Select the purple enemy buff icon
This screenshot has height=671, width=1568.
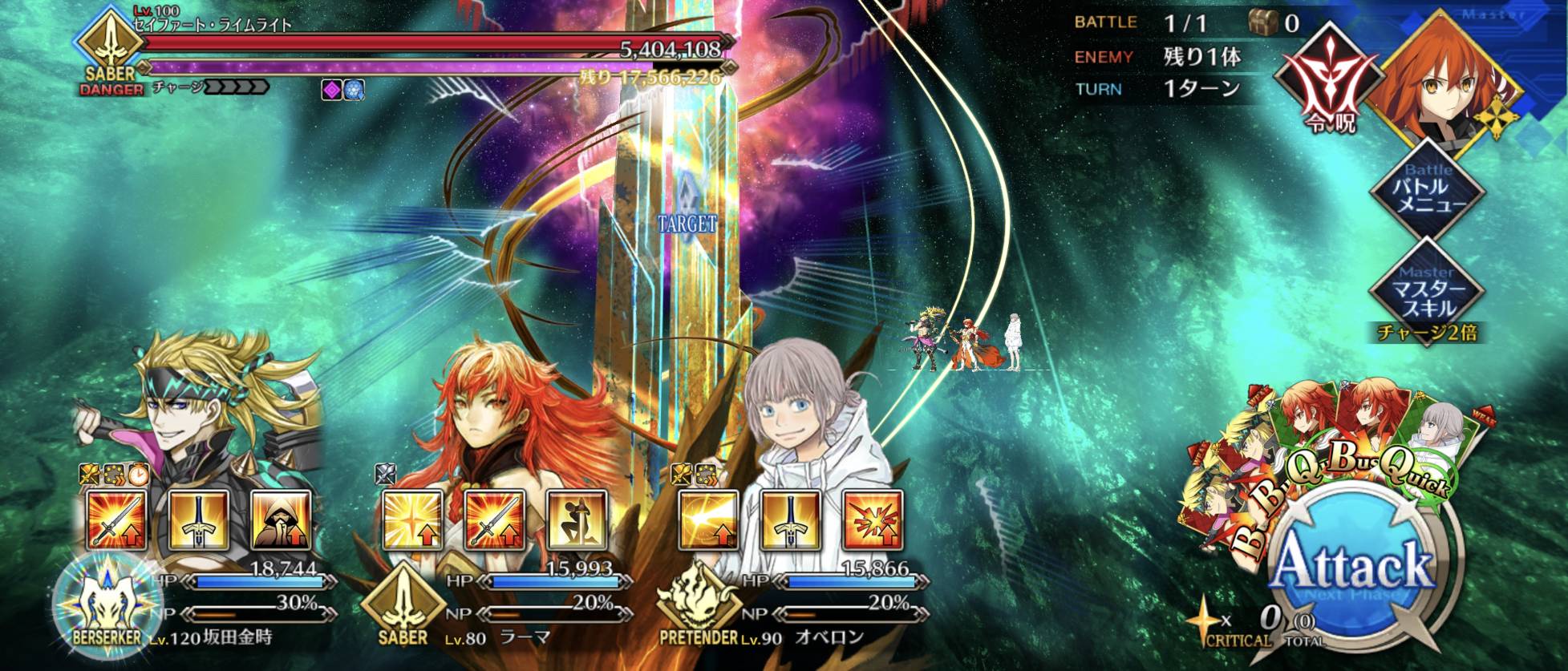331,90
